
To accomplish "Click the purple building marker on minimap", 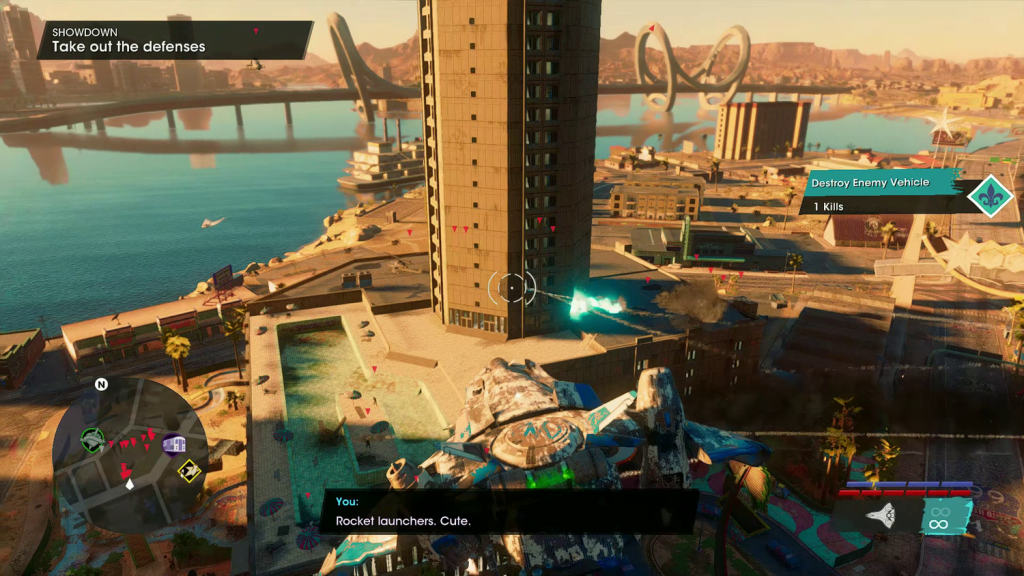I will 174,444.
